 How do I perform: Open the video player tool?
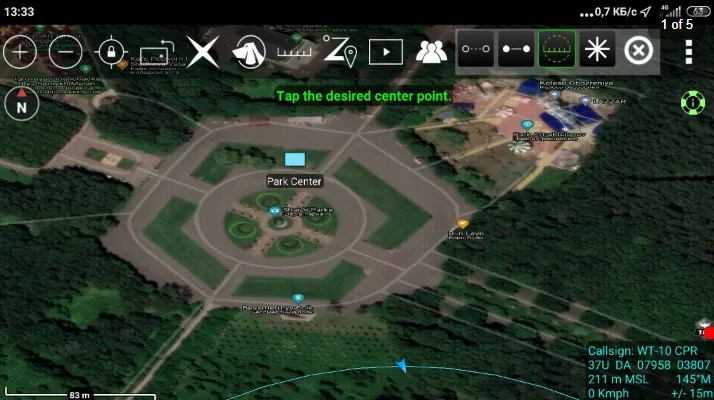(385, 51)
